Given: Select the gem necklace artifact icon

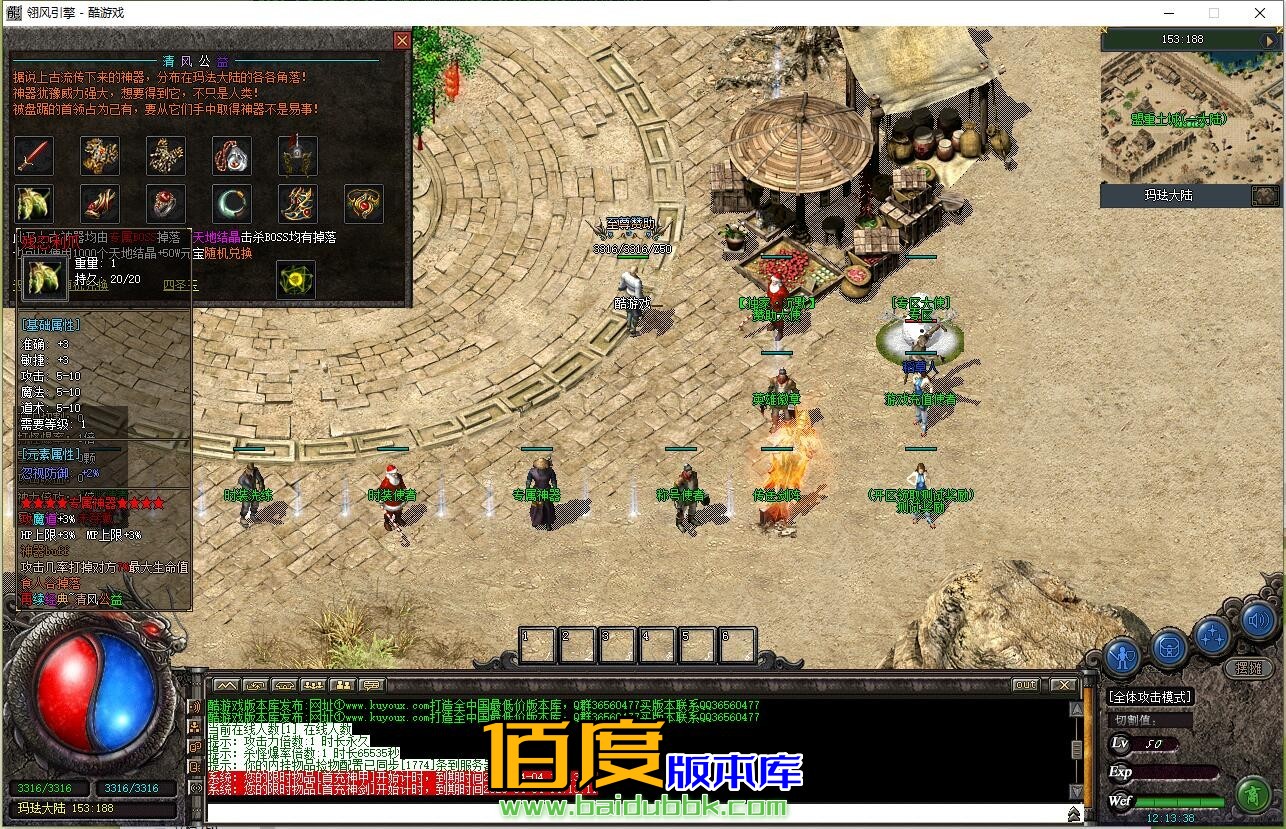Looking at the screenshot, I should (x=232, y=156).
